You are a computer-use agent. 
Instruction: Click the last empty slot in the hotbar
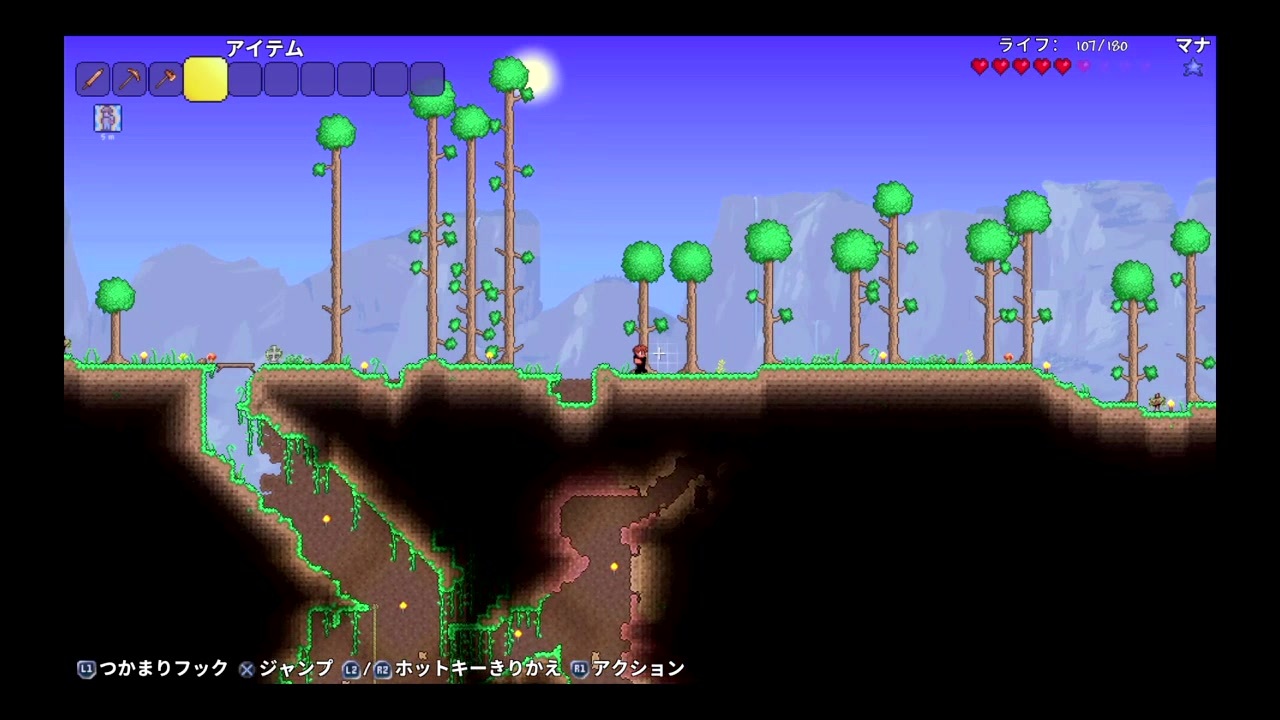427,79
